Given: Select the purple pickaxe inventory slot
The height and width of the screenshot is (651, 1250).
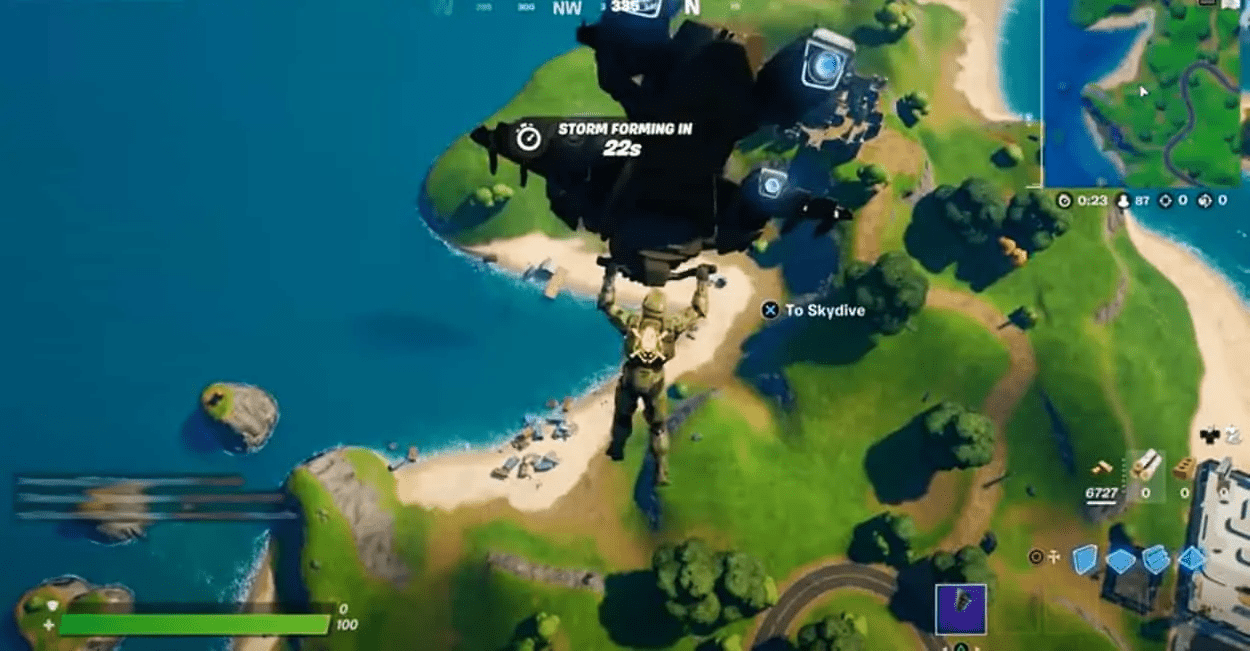Looking at the screenshot, I should 960,610.
